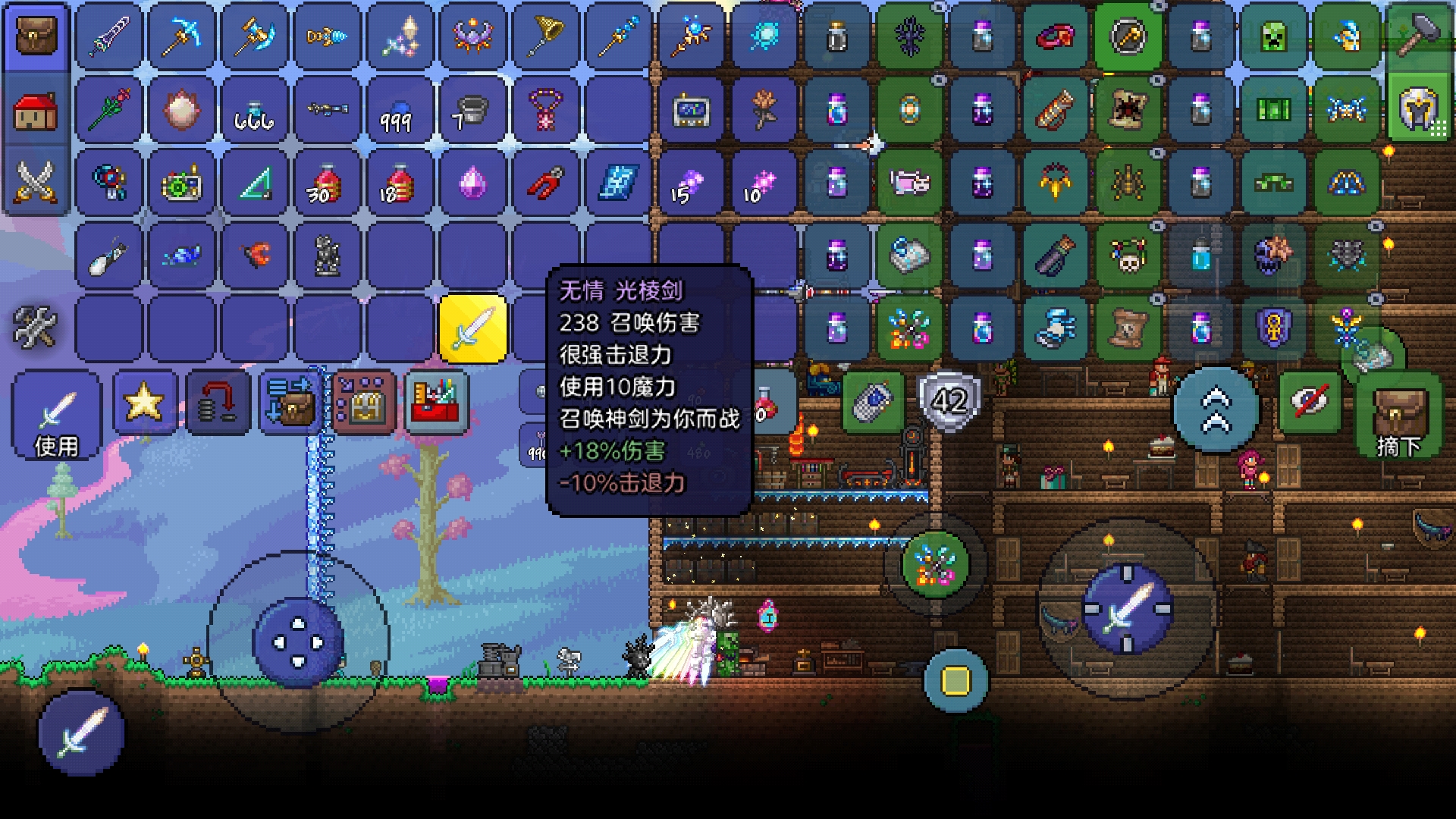Select the golden bug net slot
Viewport: 1456px width, 819px height.
(x=545, y=37)
